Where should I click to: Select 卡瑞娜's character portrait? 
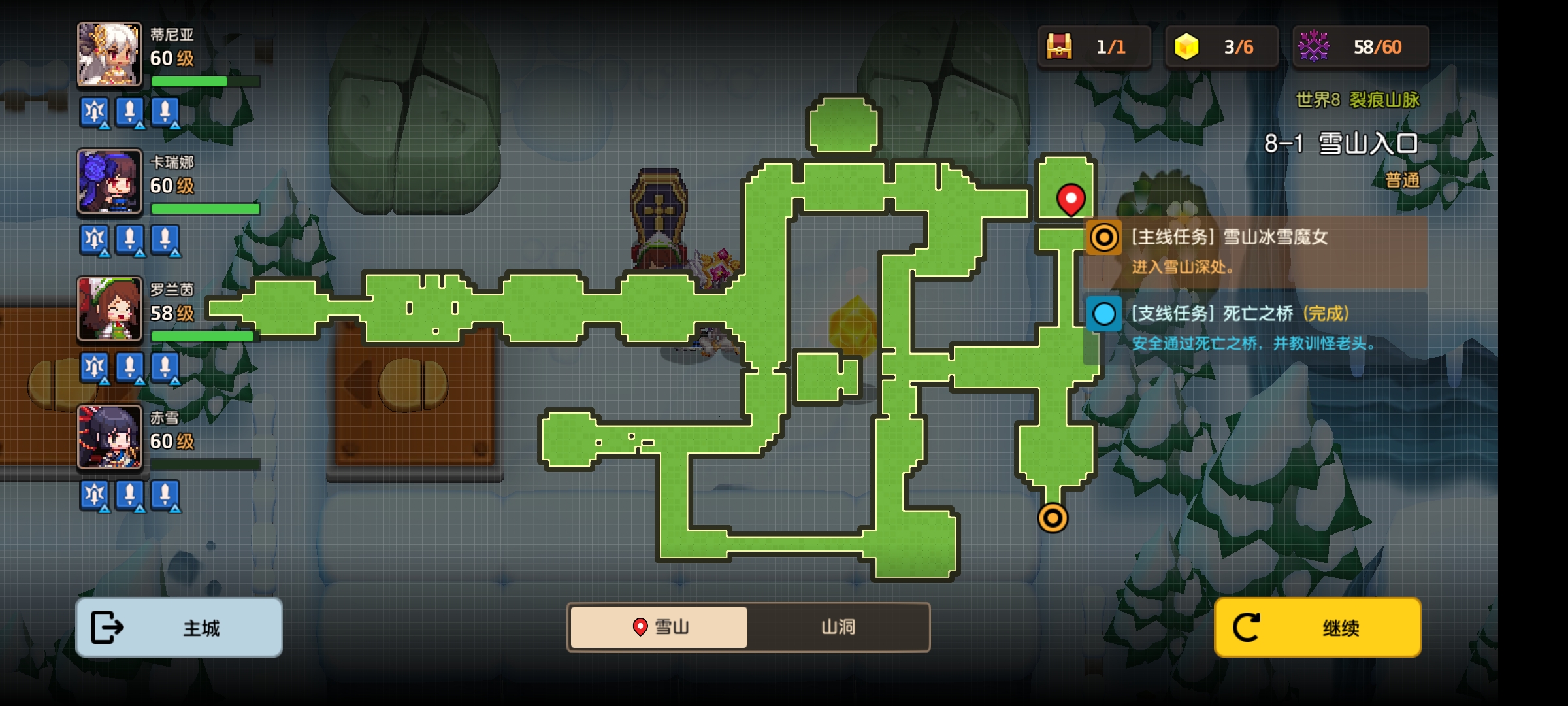(x=109, y=182)
